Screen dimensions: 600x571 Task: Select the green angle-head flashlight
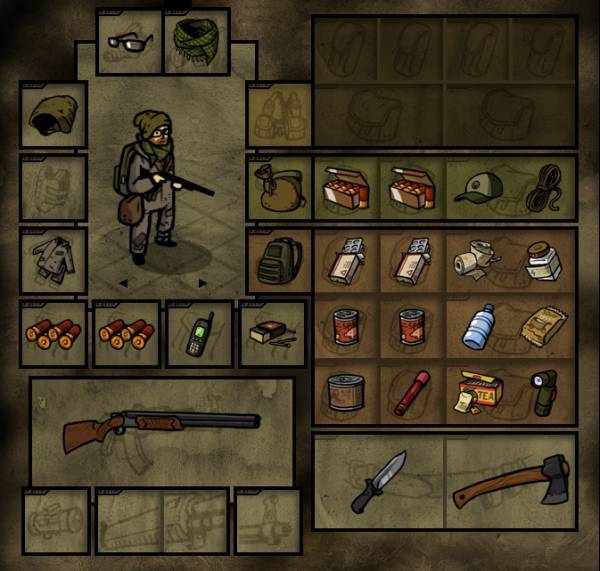[x=544, y=391]
